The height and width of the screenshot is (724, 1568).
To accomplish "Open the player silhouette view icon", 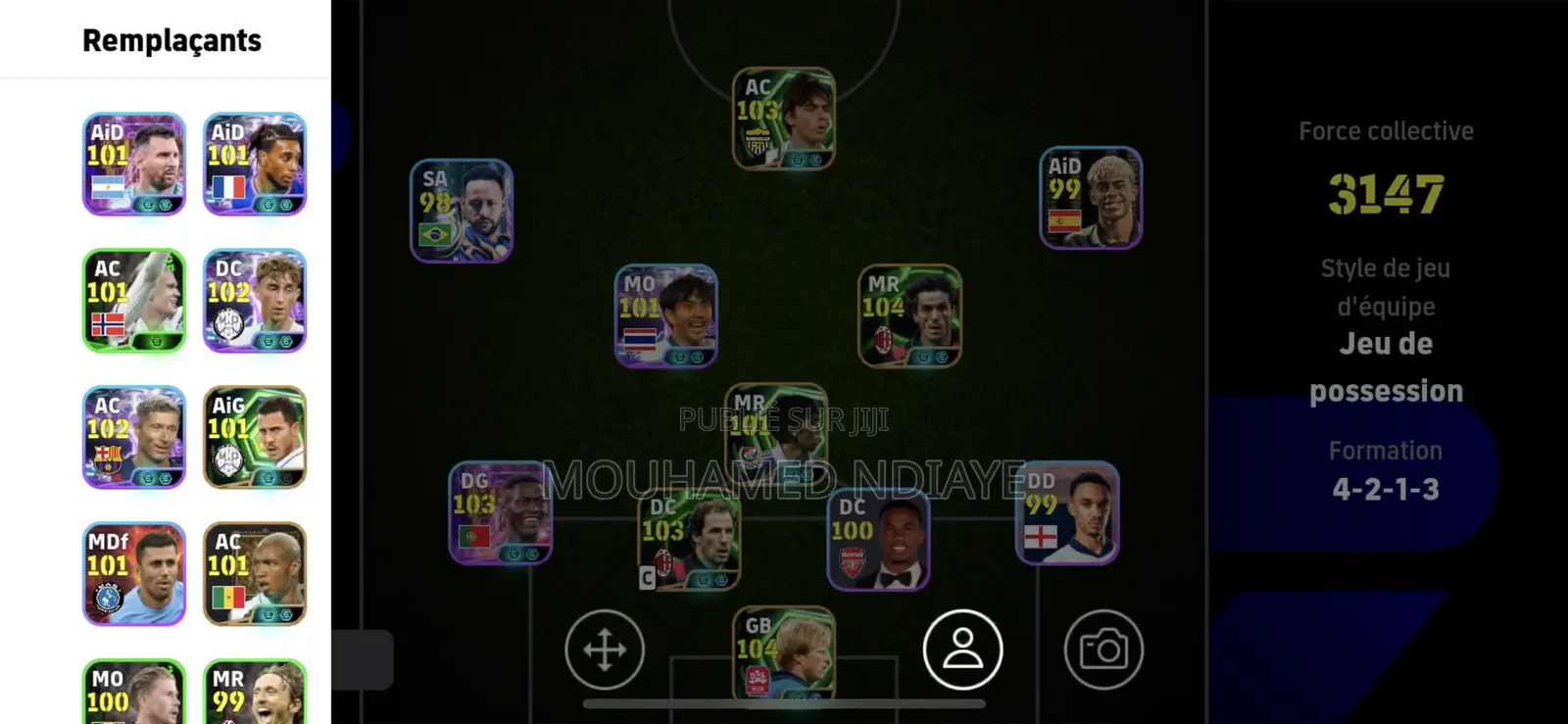I will click(962, 650).
